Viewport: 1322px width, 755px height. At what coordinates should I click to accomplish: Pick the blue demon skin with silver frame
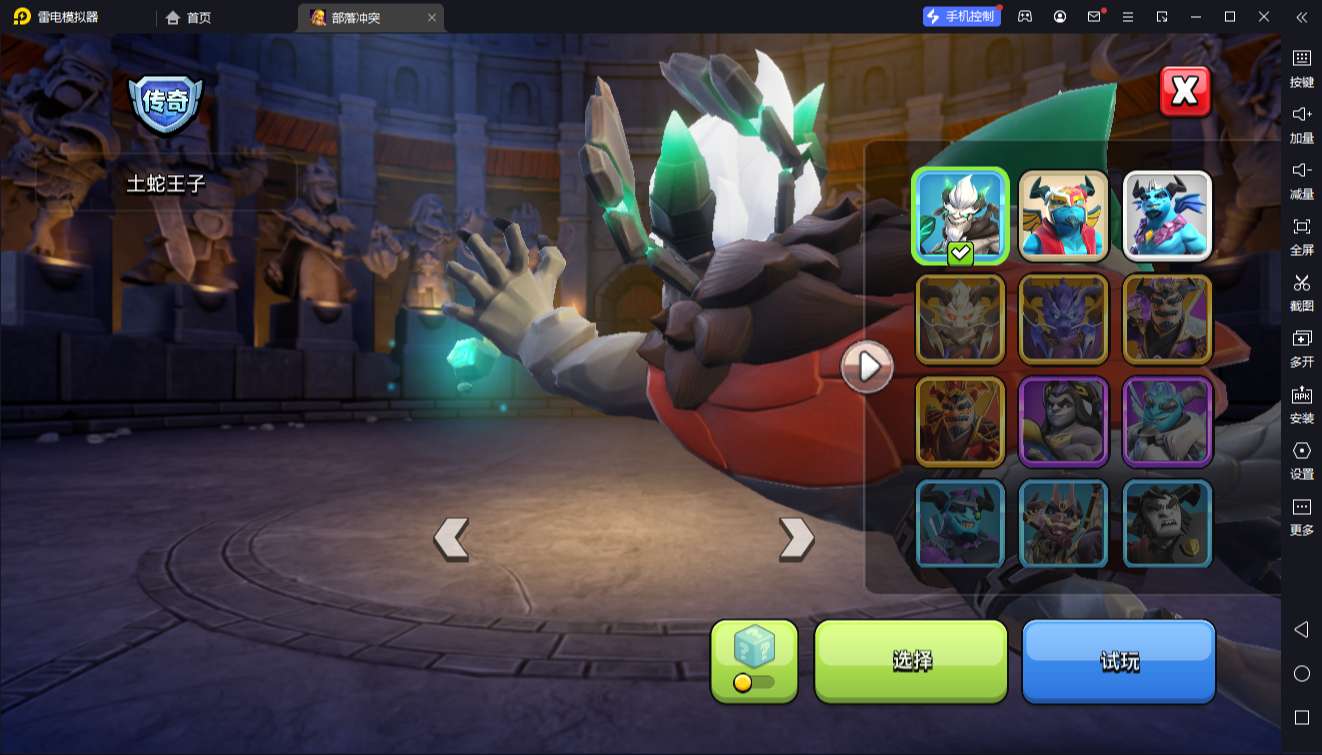(1167, 216)
